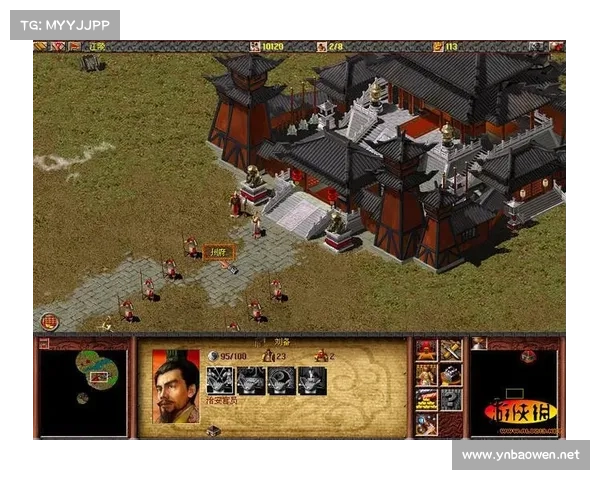Click the round red button above left minimap
Screen dimensions: 600x480
pos(50,322)
